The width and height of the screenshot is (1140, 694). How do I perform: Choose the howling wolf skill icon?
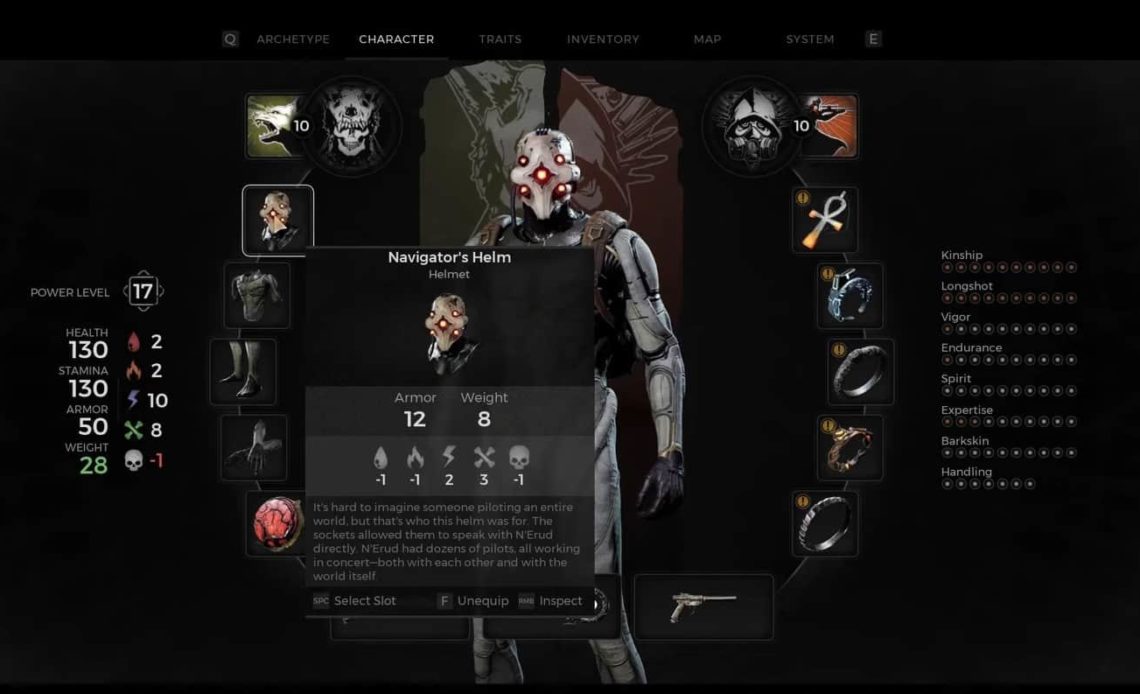(273, 126)
